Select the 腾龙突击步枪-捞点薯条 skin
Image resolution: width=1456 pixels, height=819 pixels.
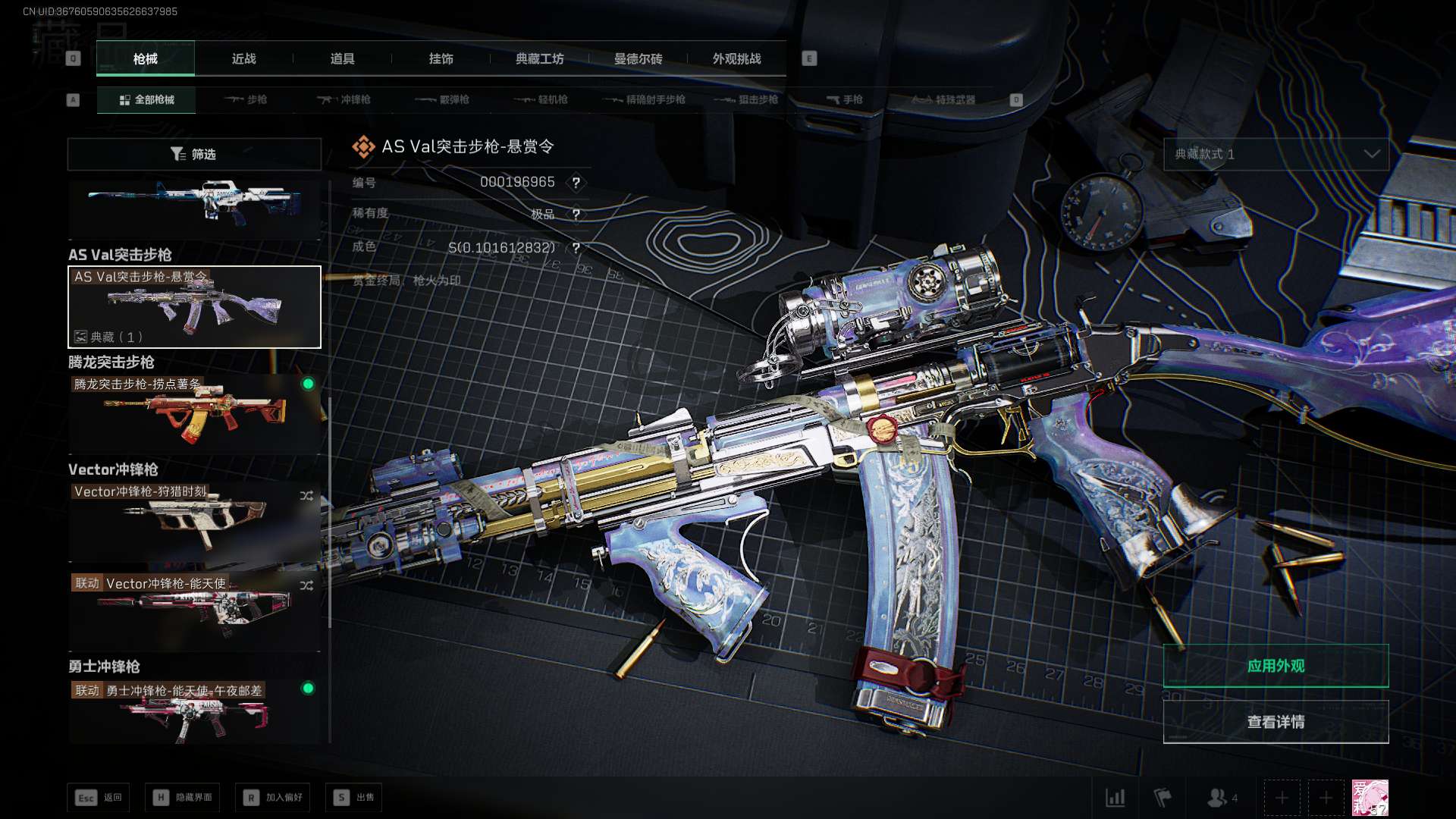coord(194,413)
